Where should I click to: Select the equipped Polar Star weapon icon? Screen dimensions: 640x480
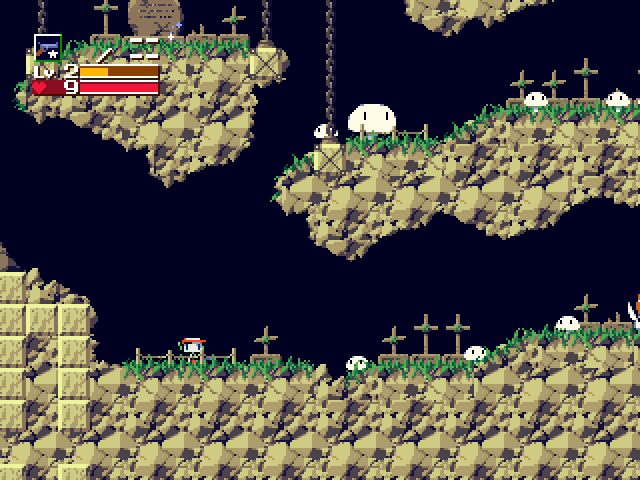(x=47, y=47)
